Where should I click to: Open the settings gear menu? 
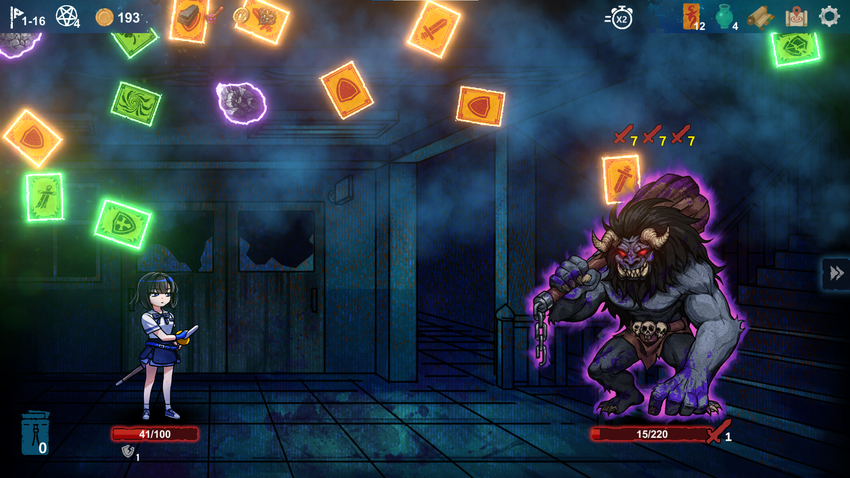click(829, 16)
